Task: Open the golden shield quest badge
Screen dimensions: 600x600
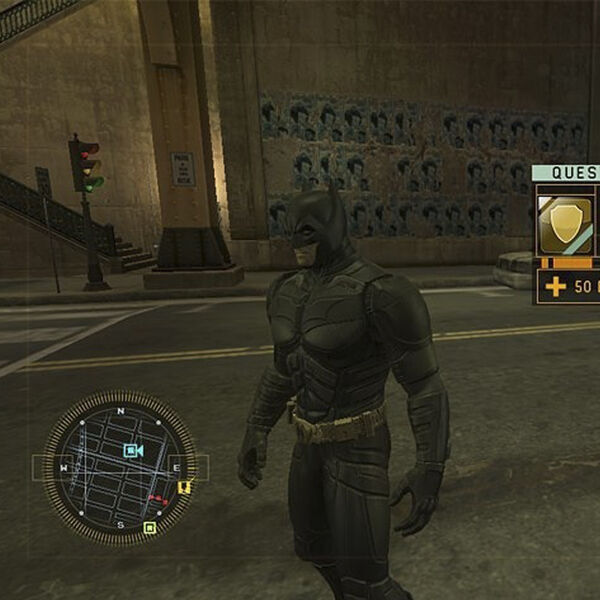Action: (x=565, y=224)
